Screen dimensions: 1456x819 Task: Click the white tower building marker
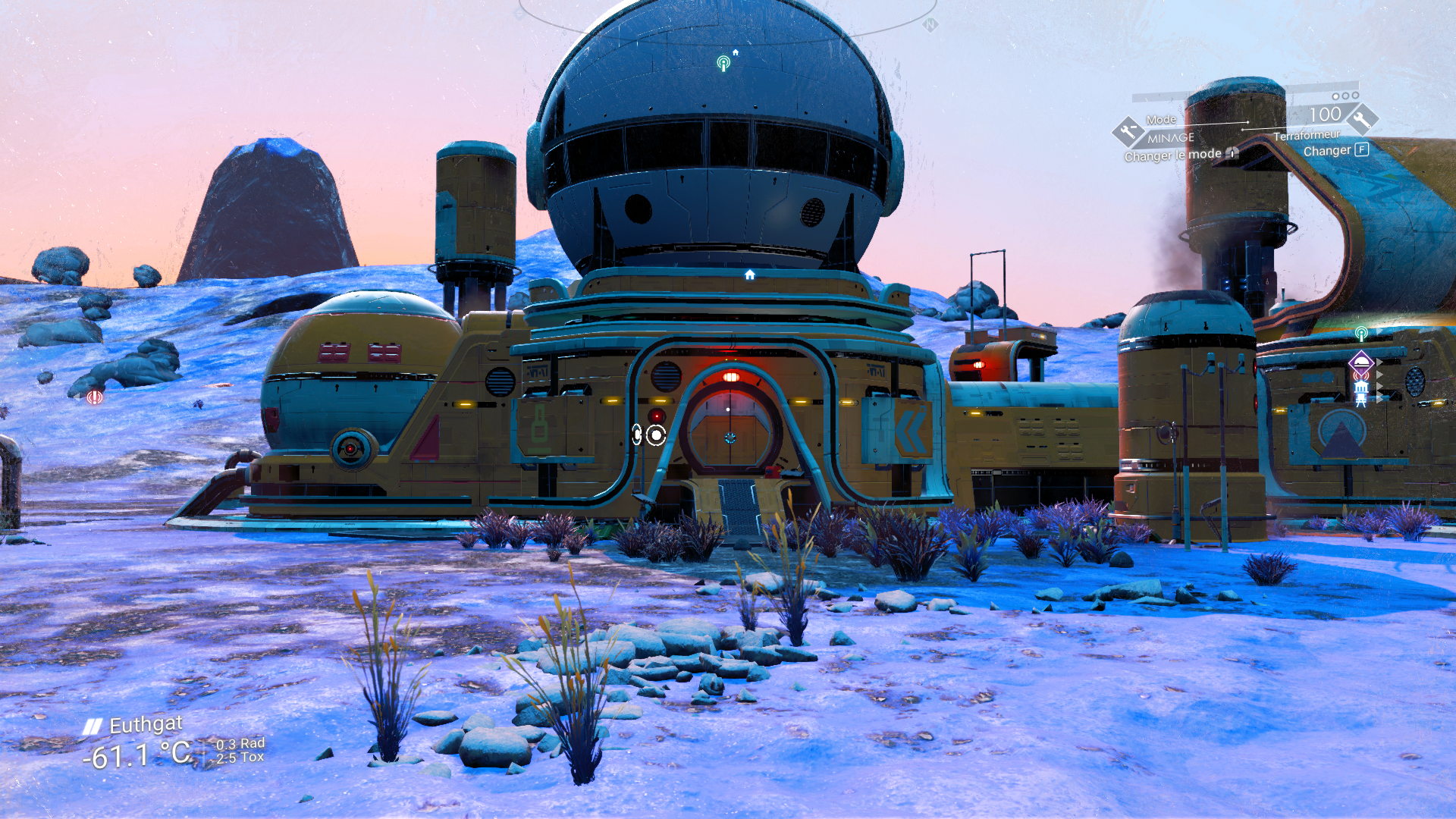1361,391
